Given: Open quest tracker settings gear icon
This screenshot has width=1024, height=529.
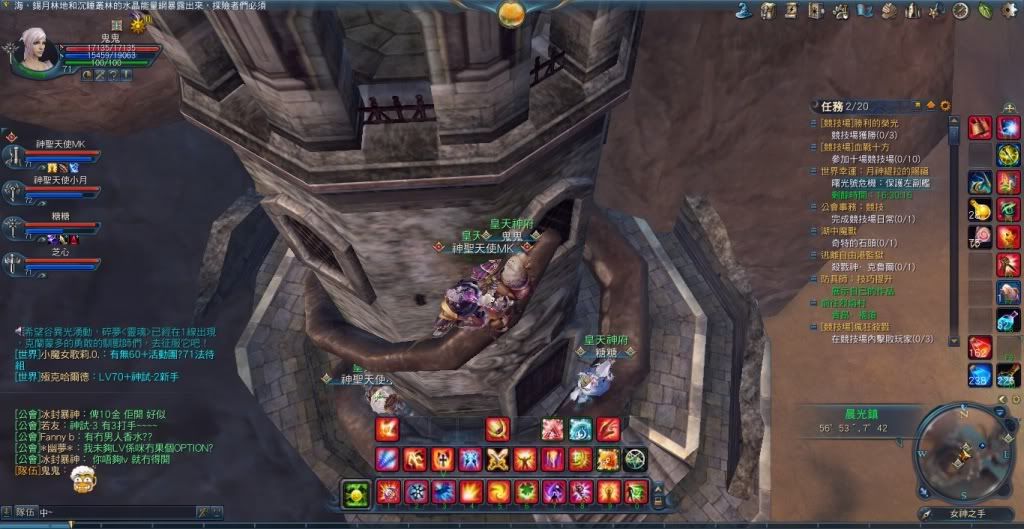Looking at the screenshot, I should (945, 105).
